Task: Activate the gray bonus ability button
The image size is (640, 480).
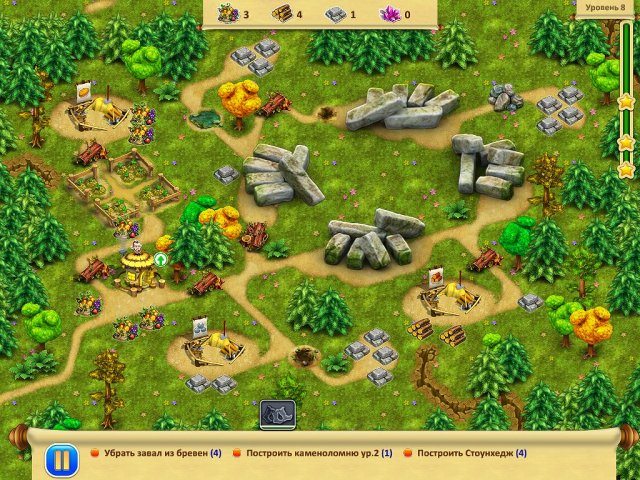Action: (x=277, y=414)
